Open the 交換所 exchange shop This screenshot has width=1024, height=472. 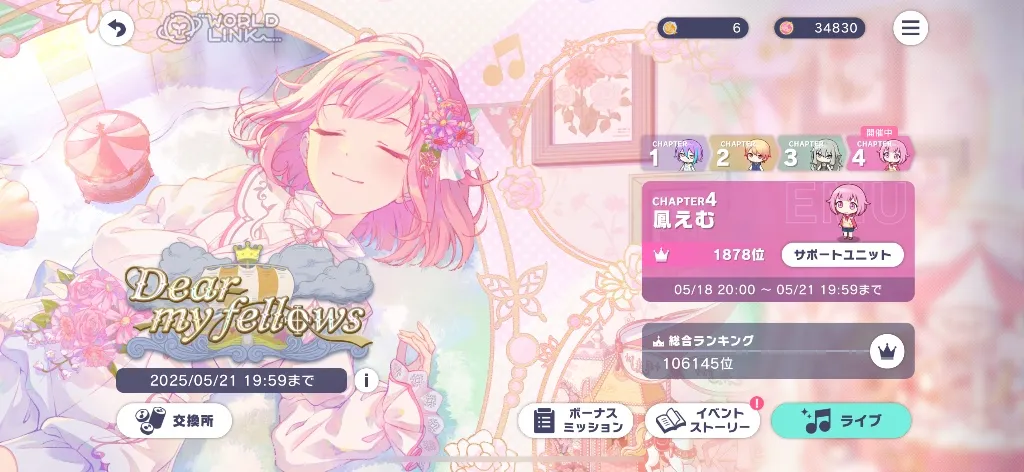[x=174, y=420]
